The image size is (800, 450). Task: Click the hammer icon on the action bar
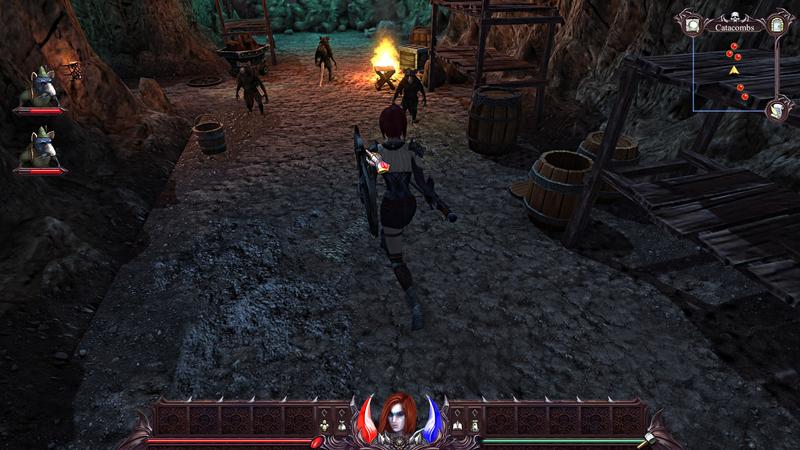647,440
